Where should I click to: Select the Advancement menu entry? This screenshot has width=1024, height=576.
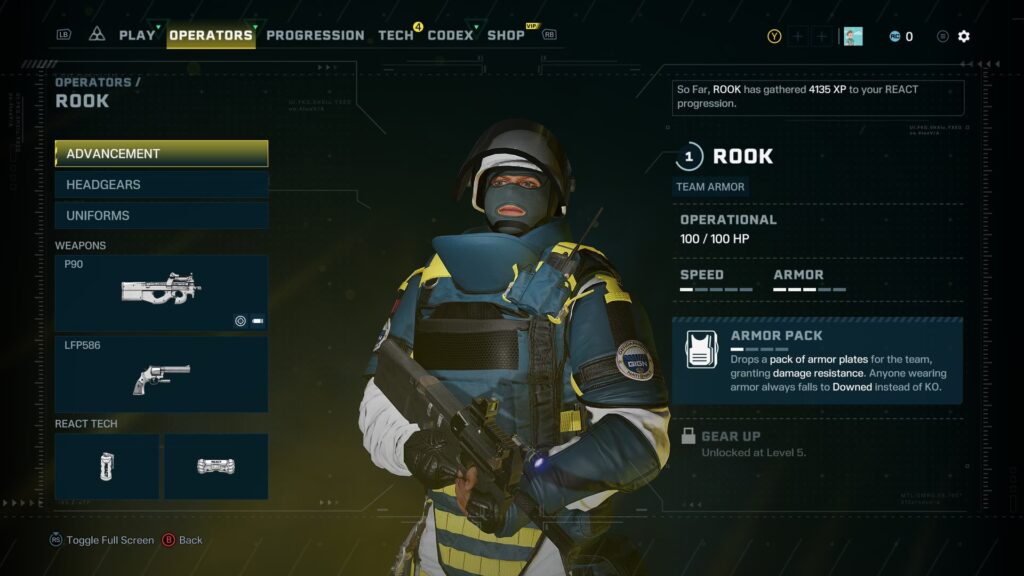coord(161,154)
